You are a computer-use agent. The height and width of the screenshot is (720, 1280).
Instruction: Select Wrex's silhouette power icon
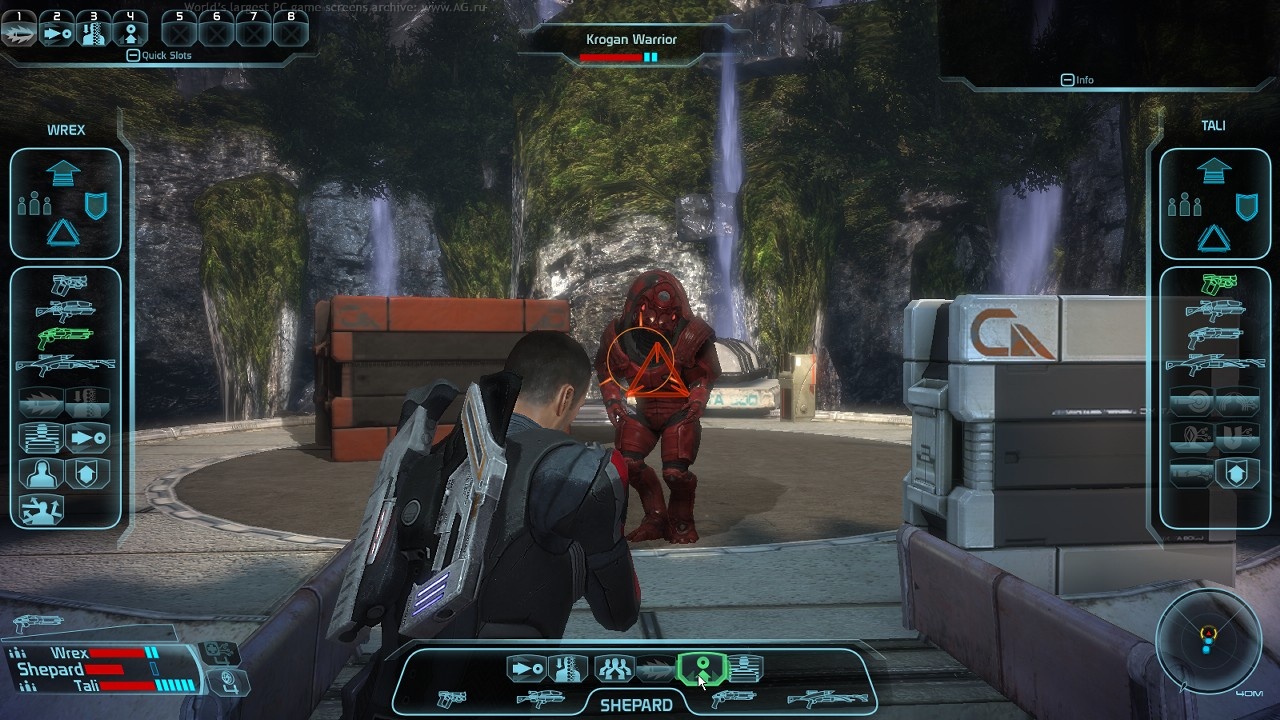tap(42, 473)
